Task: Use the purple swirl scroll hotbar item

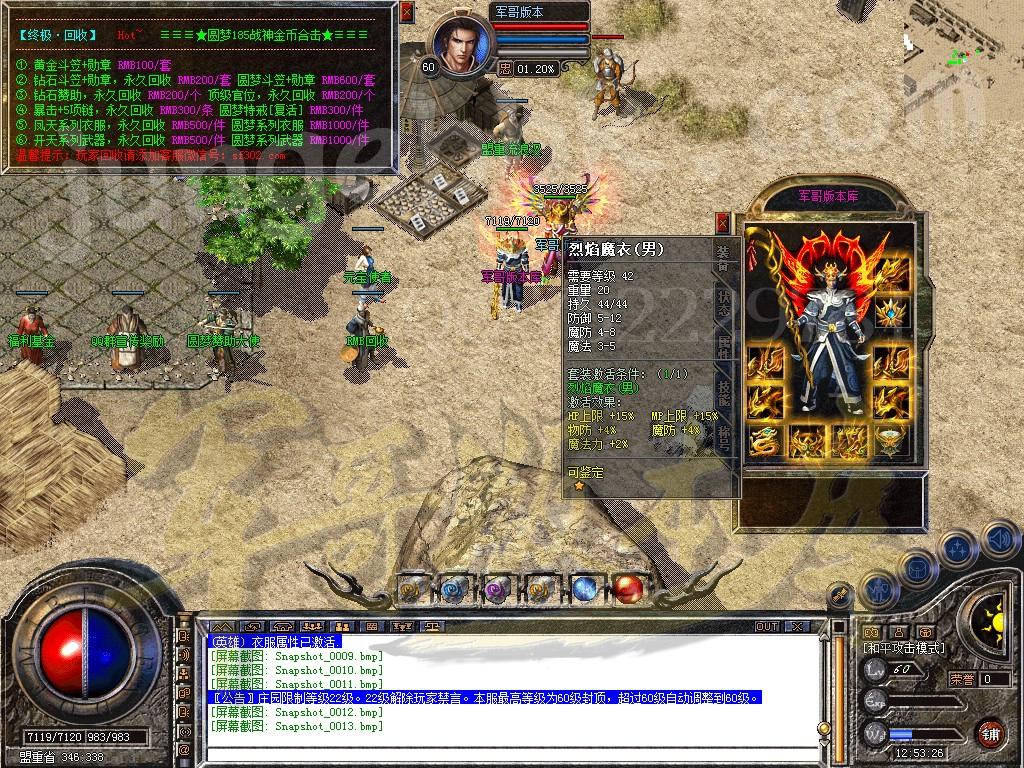Action: [498, 589]
